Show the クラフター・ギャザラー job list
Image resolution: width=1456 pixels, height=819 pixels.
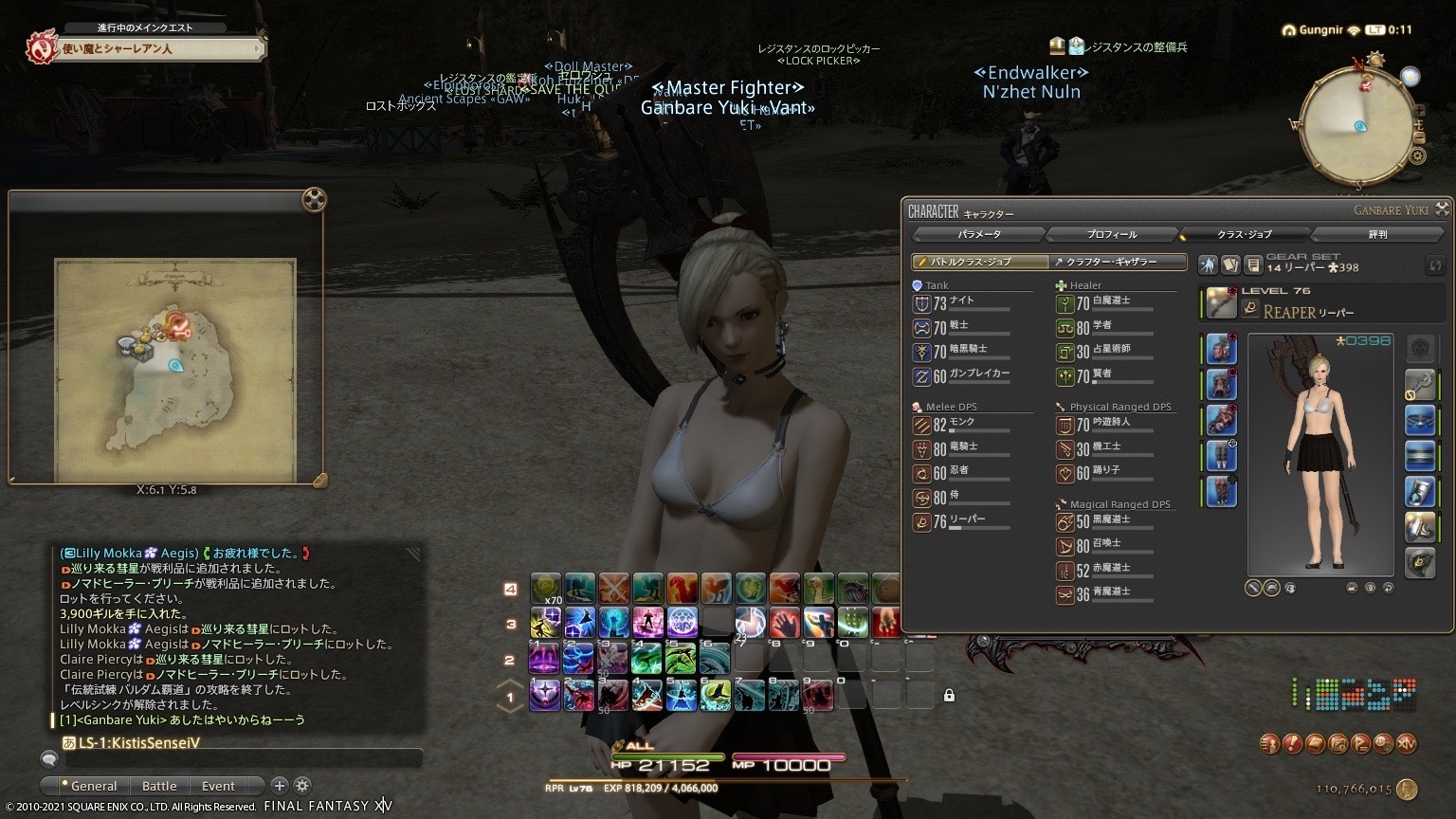[x=1119, y=262]
